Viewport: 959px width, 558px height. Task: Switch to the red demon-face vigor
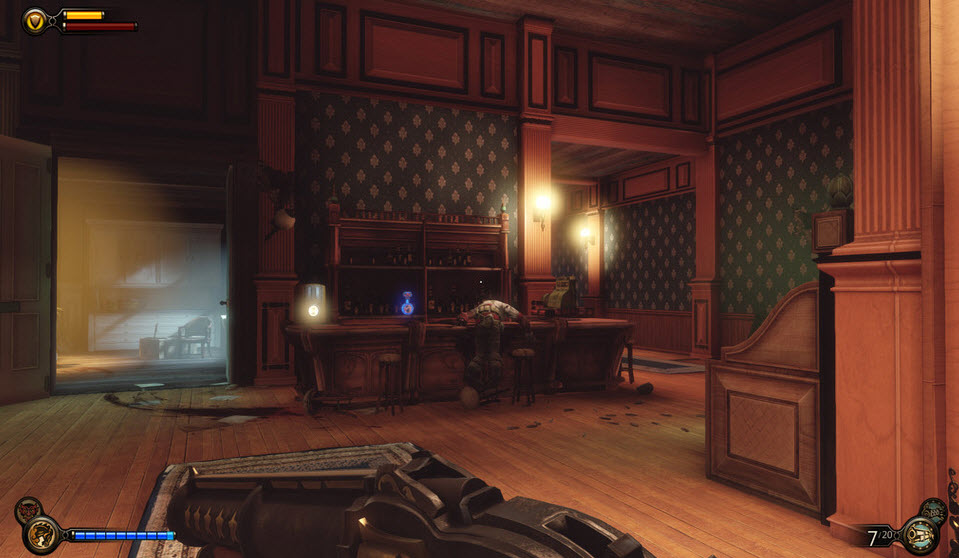27,510
